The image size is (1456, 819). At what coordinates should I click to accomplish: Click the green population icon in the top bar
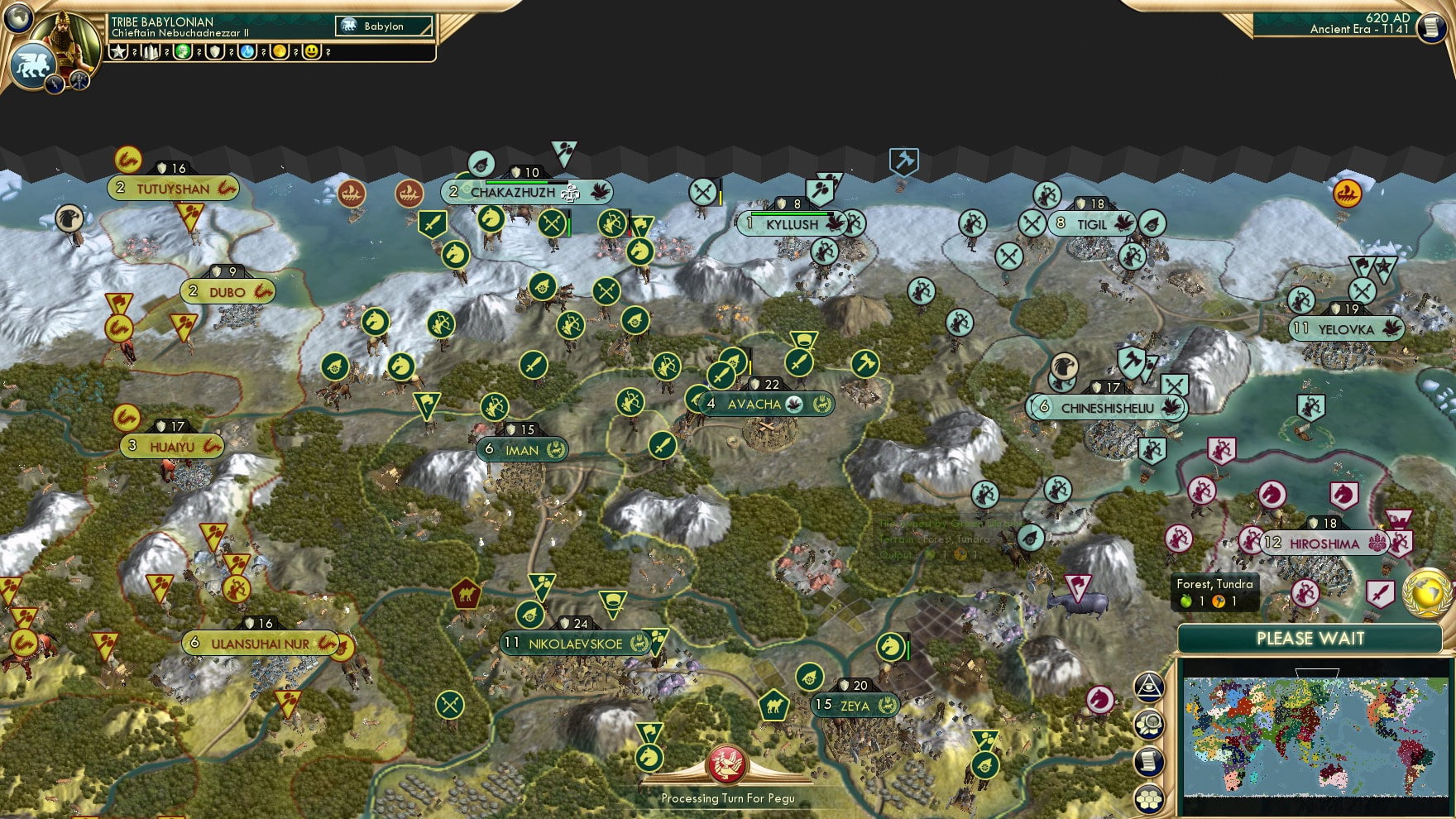click(x=181, y=52)
